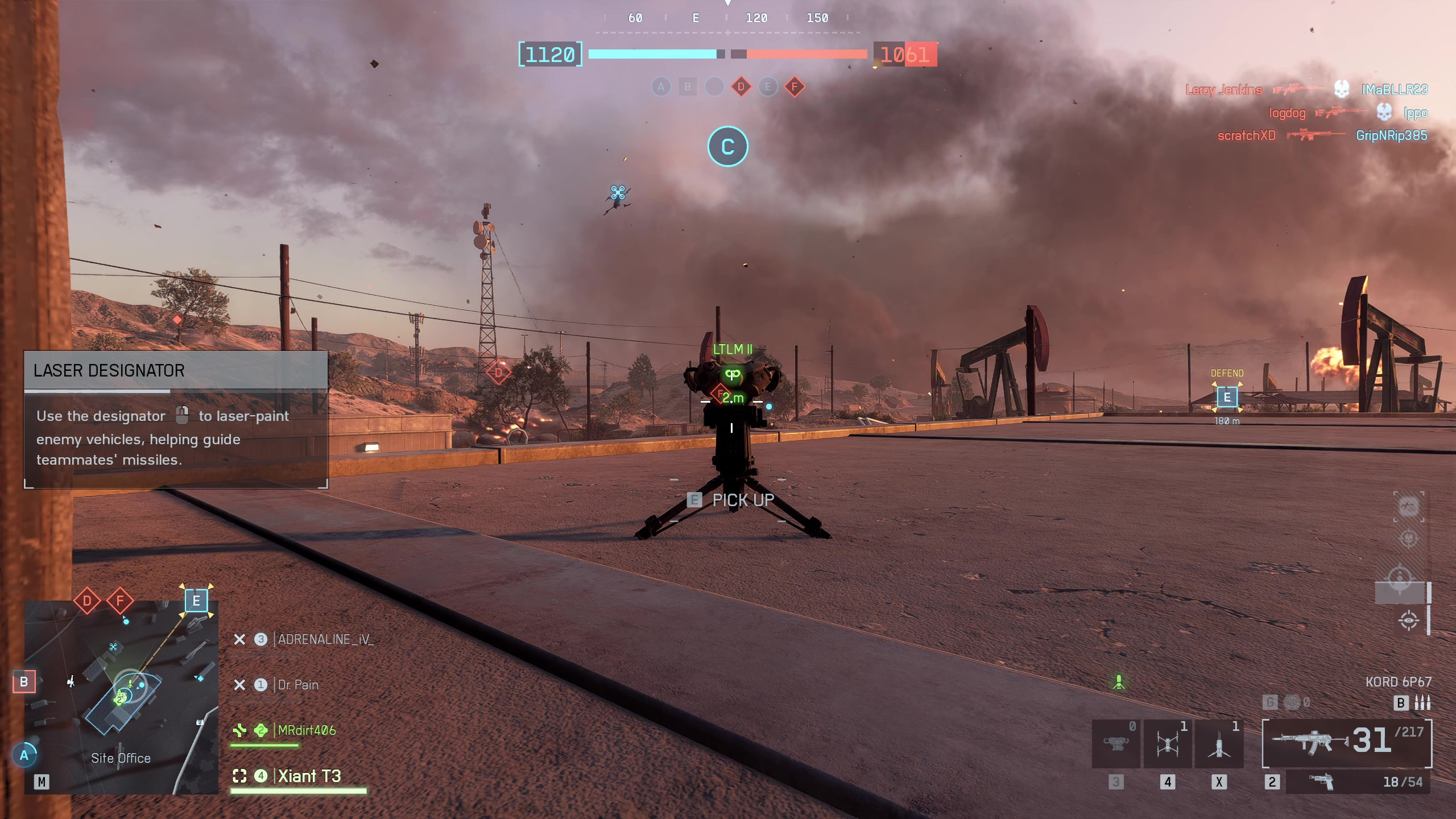
Task: Select the insertion beacon gadget slot
Action: 1219,743
